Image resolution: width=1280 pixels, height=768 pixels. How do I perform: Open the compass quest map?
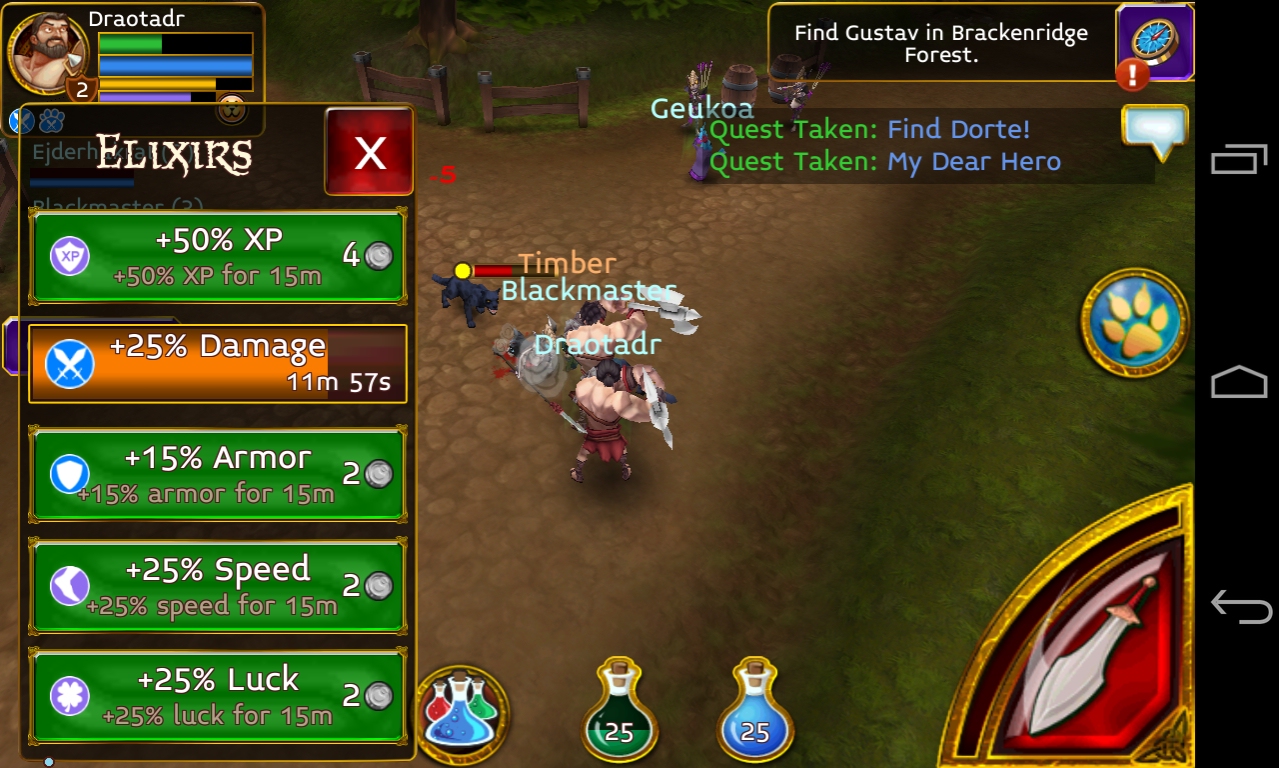[1155, 41]
